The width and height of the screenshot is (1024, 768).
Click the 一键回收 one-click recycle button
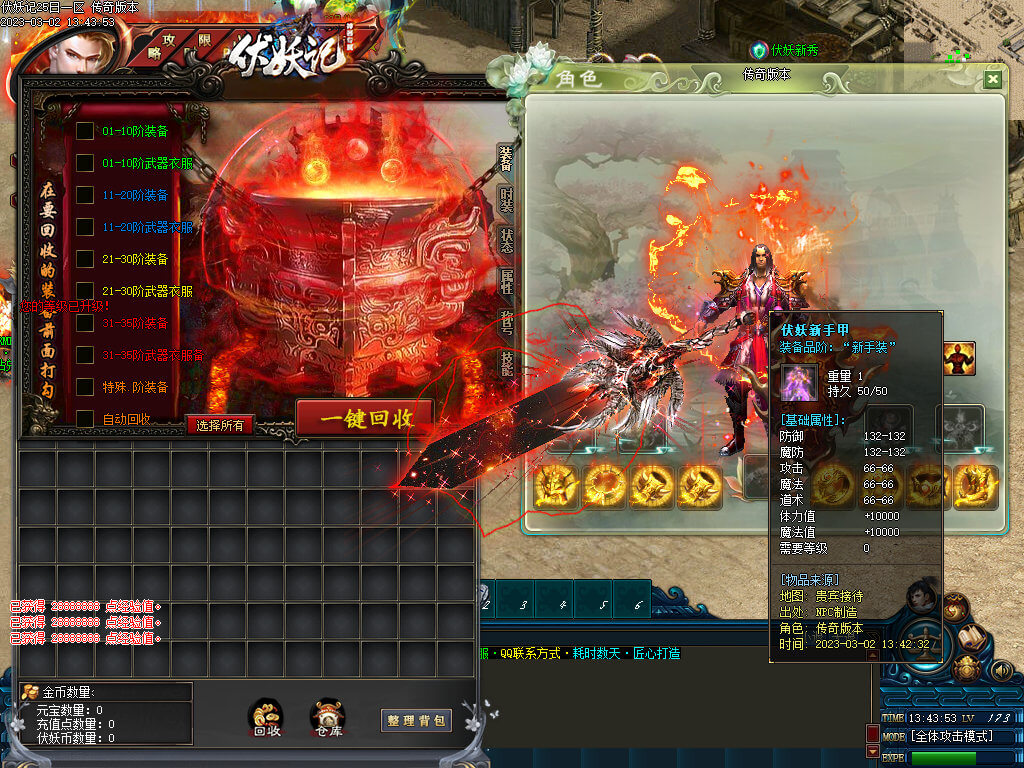[x=365, y=418]
